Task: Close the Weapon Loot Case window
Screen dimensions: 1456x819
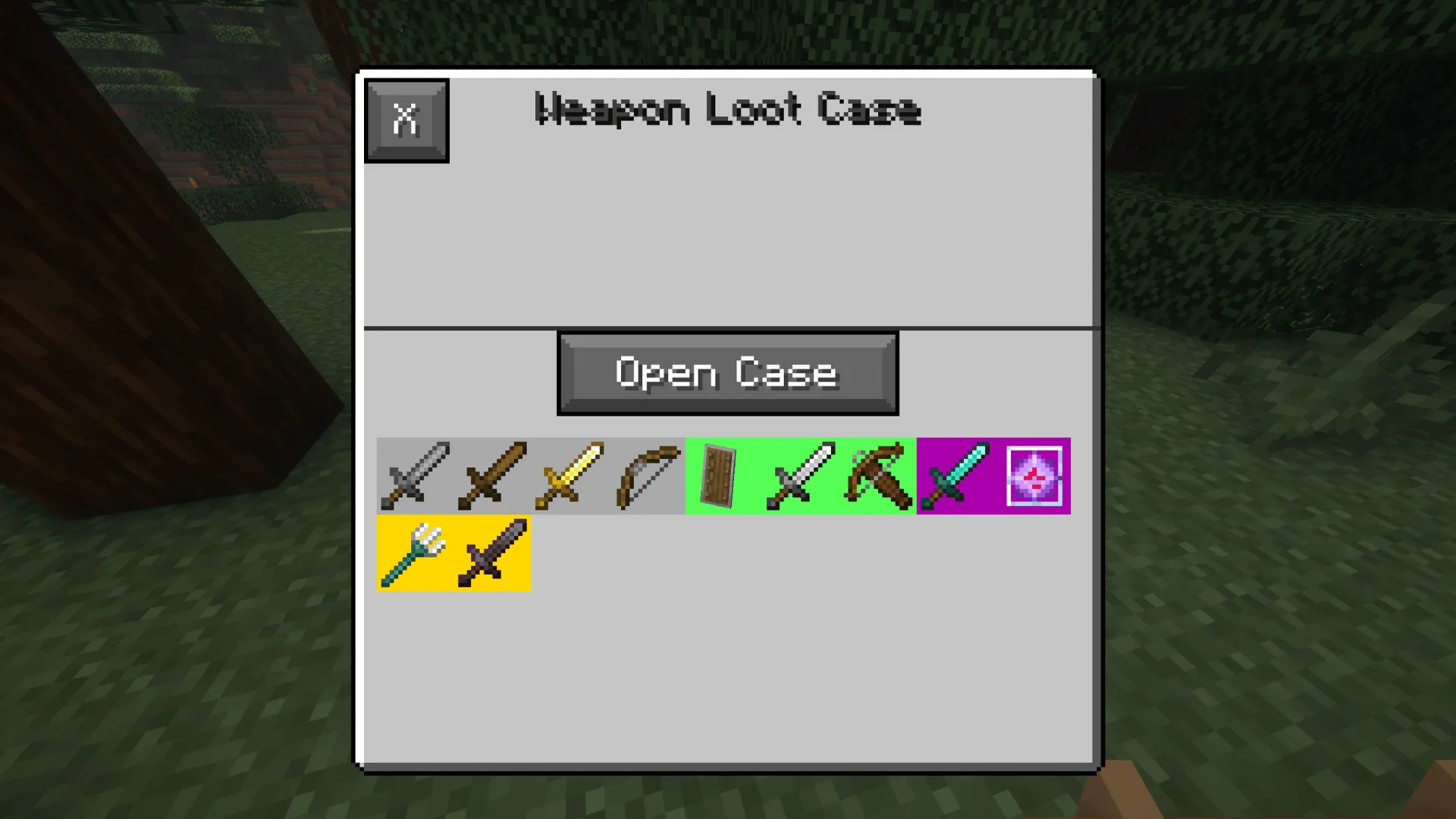Action: point(406,119)
